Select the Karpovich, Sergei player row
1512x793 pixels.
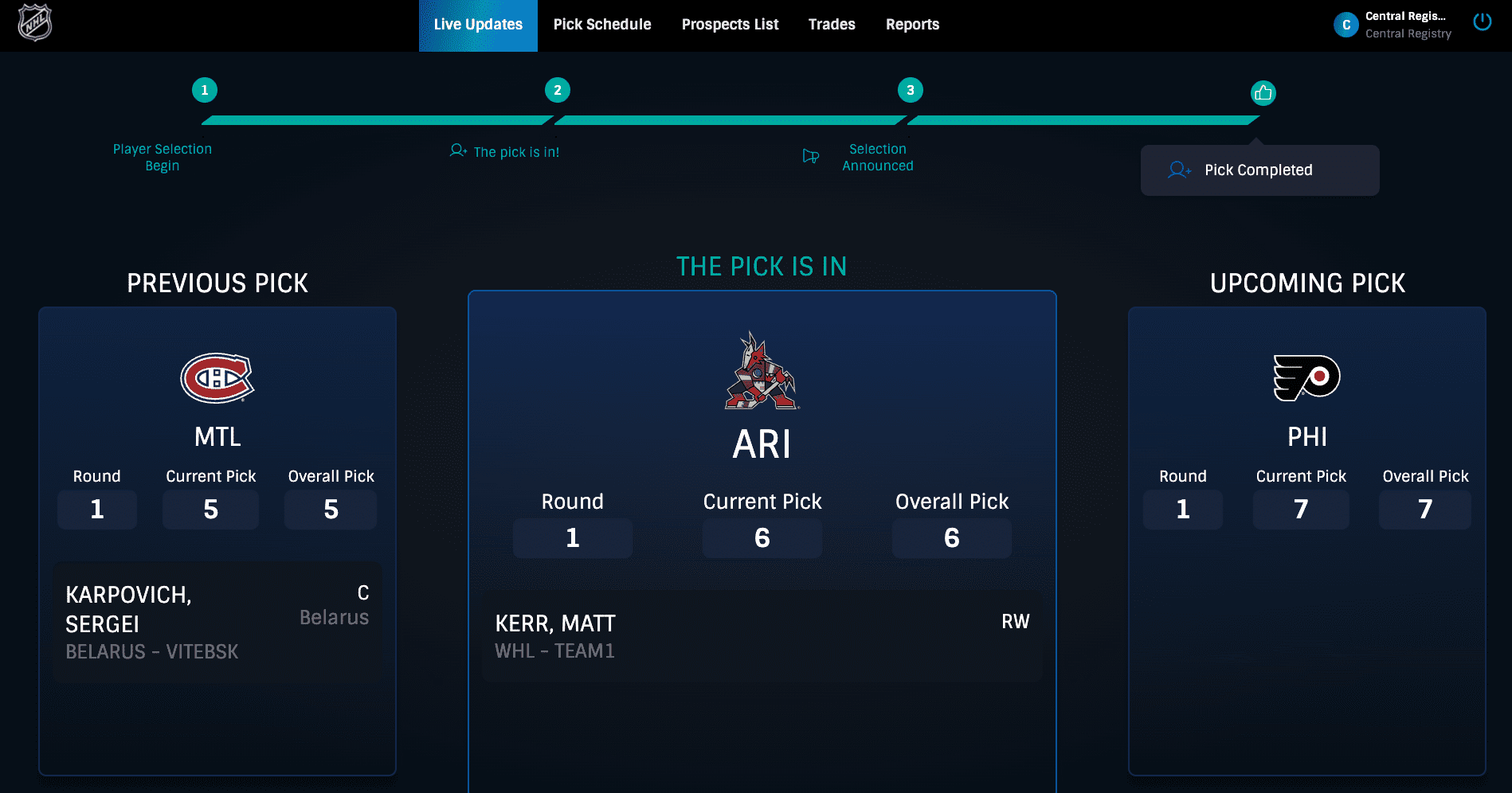[x=217, y=623]
